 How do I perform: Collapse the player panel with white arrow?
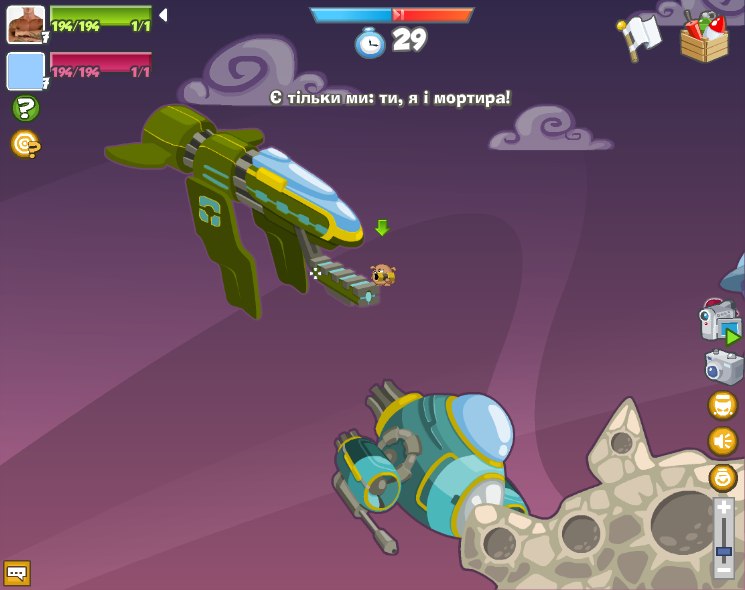pyautogui.click(x=163, y=15)
